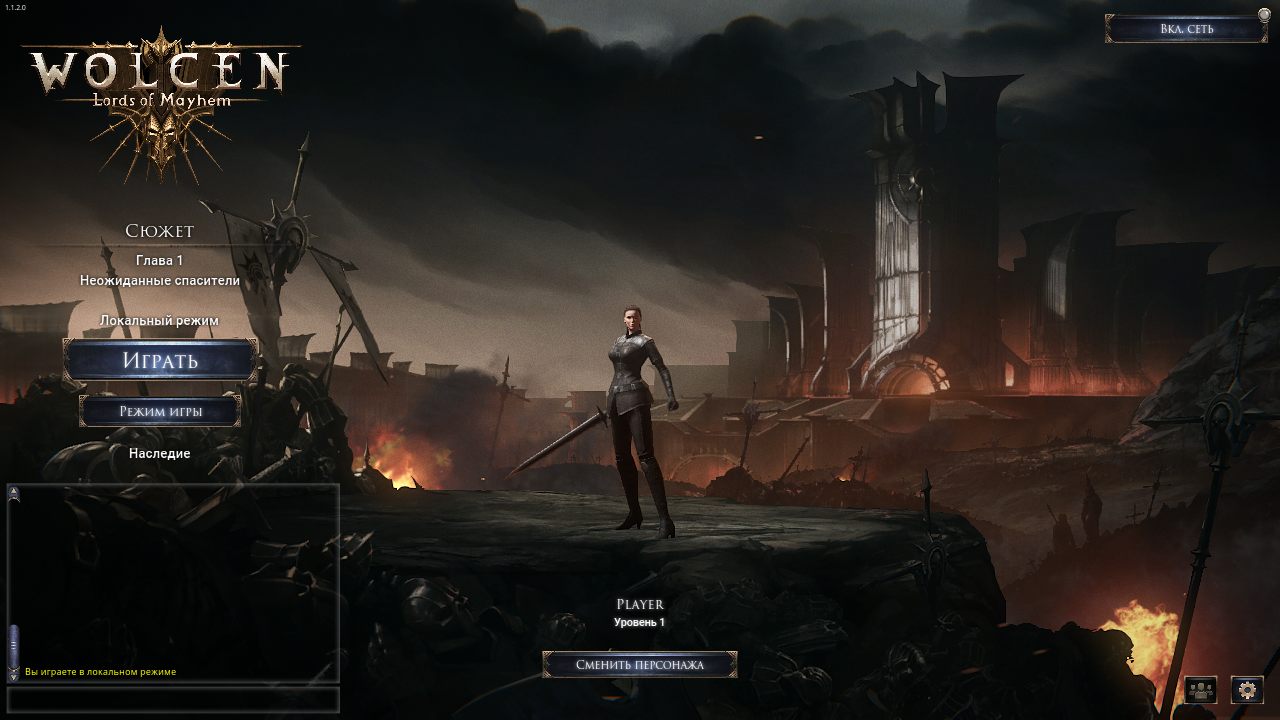Click the Wolcen Lords of Mayhem logo

click(160, 75)
